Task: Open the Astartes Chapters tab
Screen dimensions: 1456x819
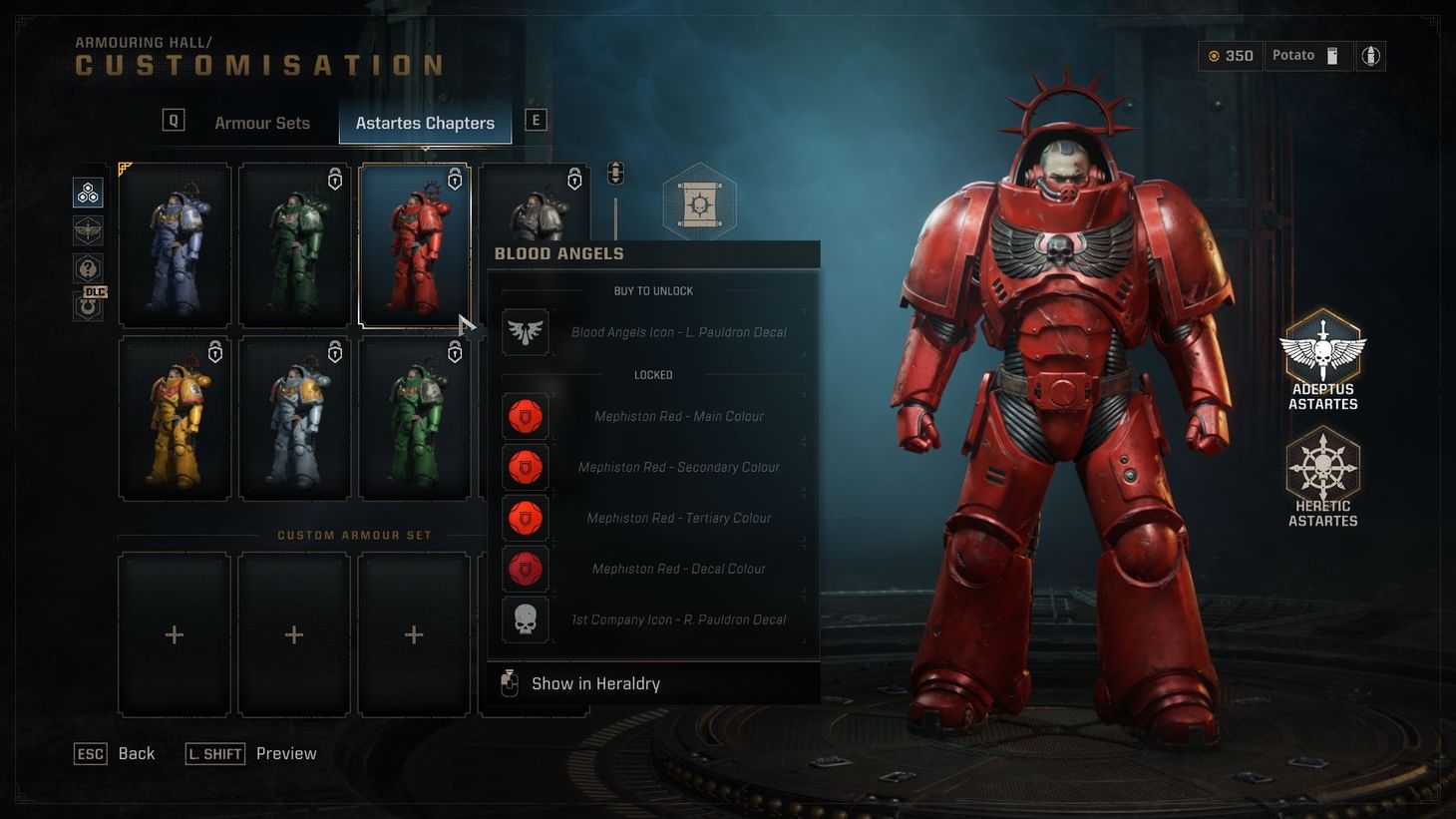Action: pyautogui.click(x=425, y=123)
